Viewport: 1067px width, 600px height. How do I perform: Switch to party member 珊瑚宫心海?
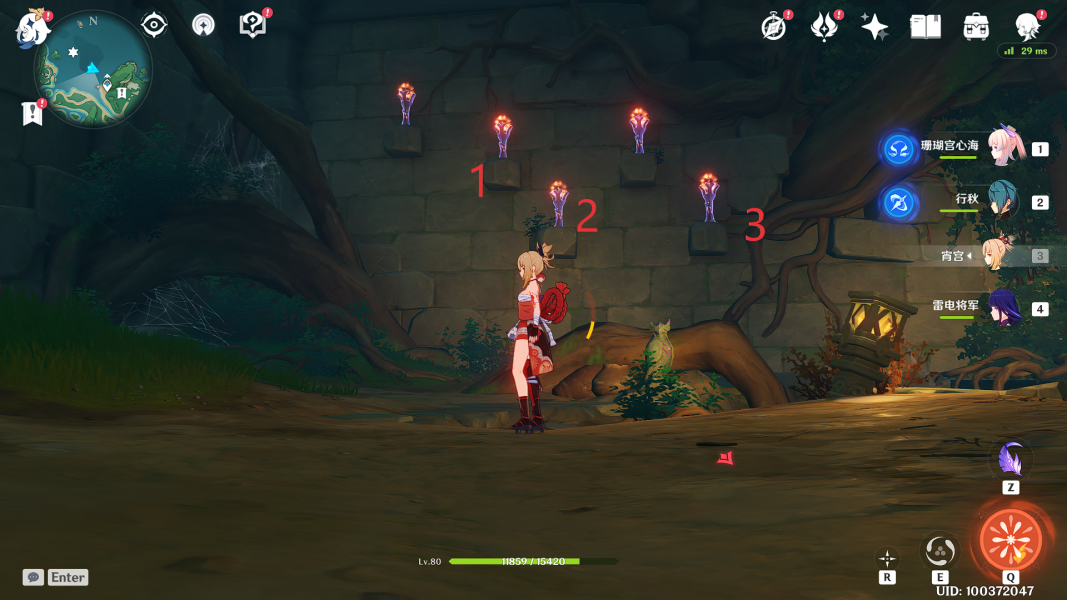1006,148
